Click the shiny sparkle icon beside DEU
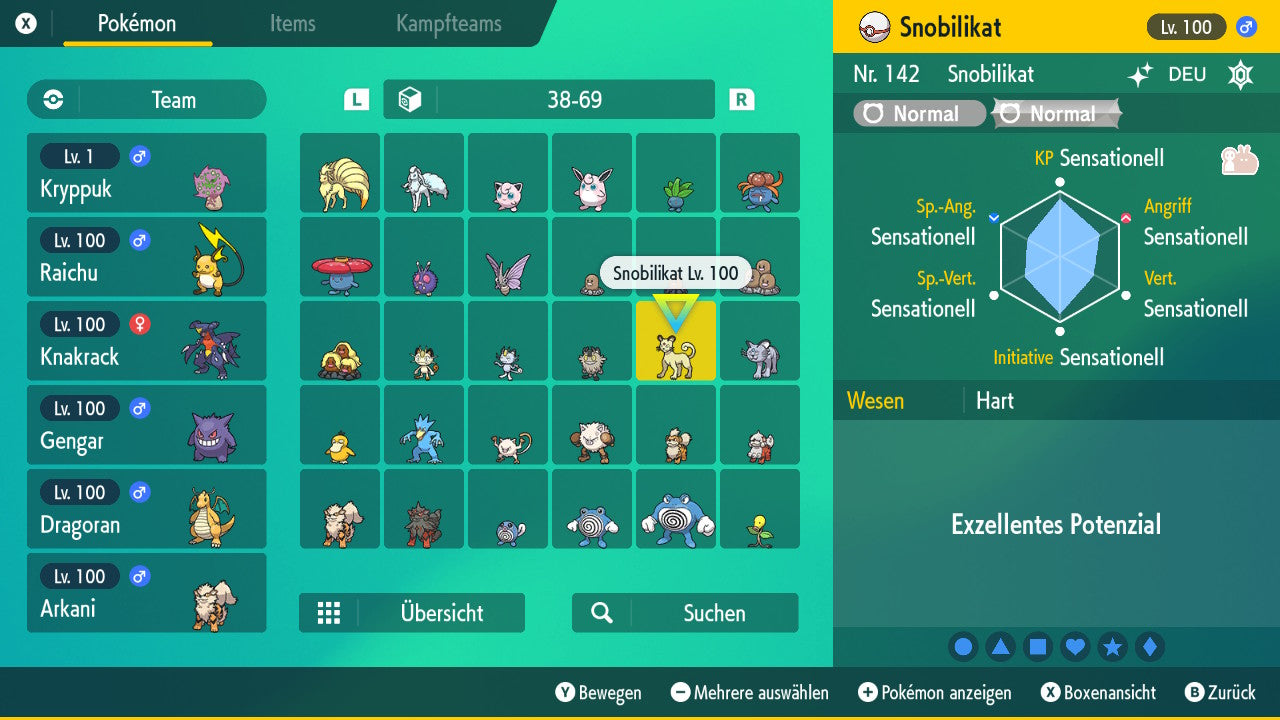The width and height of the screenshot is (1280, 720). 1139,74
